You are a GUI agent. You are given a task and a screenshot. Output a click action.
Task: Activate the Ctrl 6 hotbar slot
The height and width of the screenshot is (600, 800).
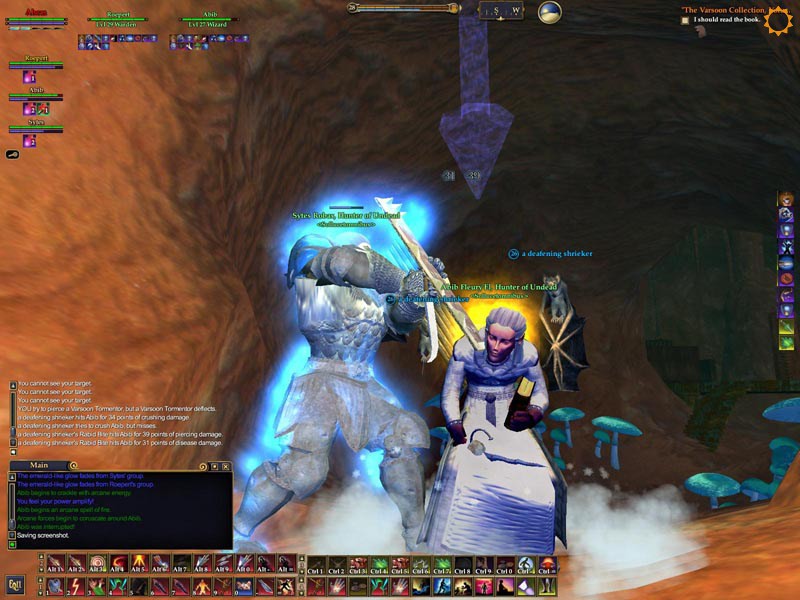pos(422,563)
